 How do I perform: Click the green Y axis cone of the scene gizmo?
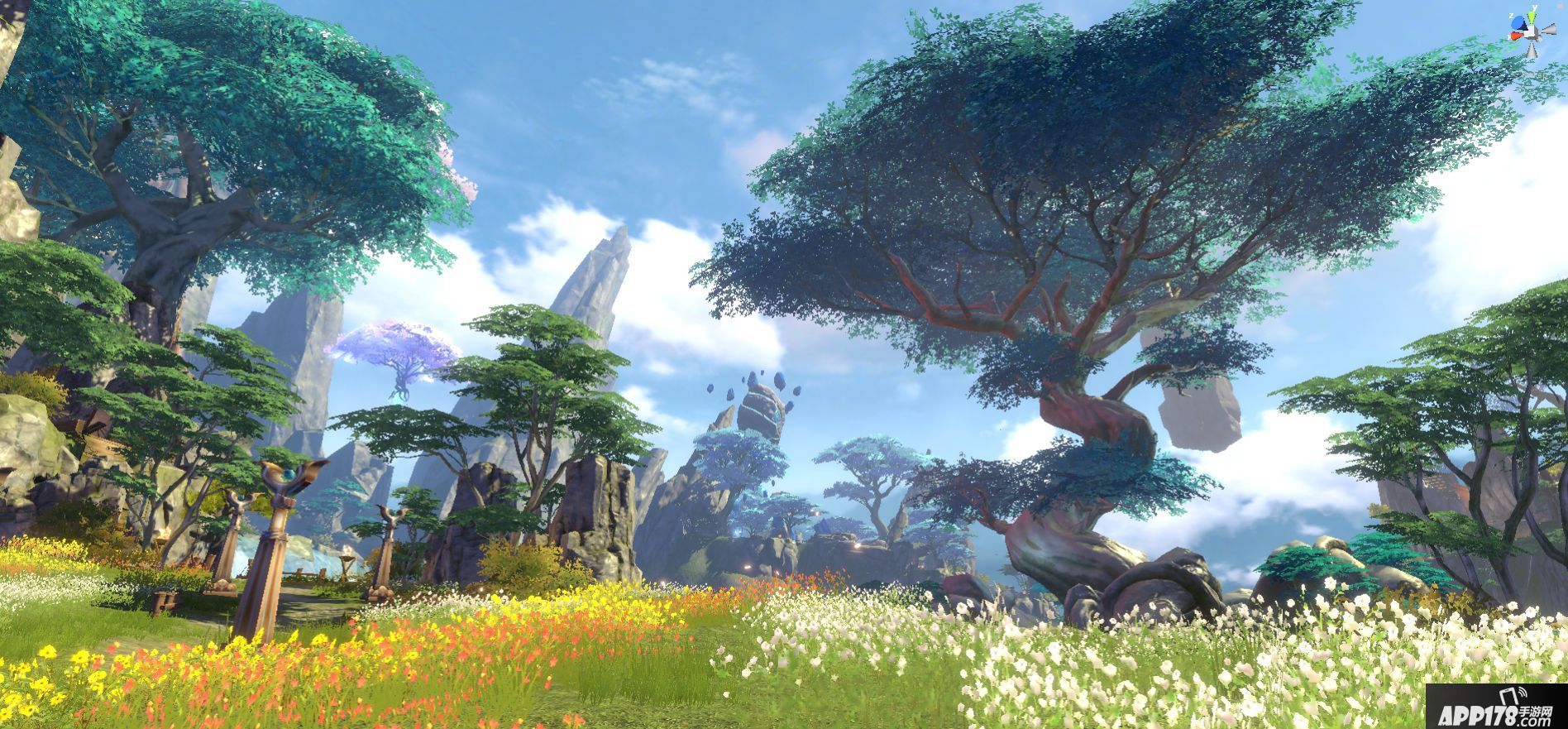coord(1532,19)
